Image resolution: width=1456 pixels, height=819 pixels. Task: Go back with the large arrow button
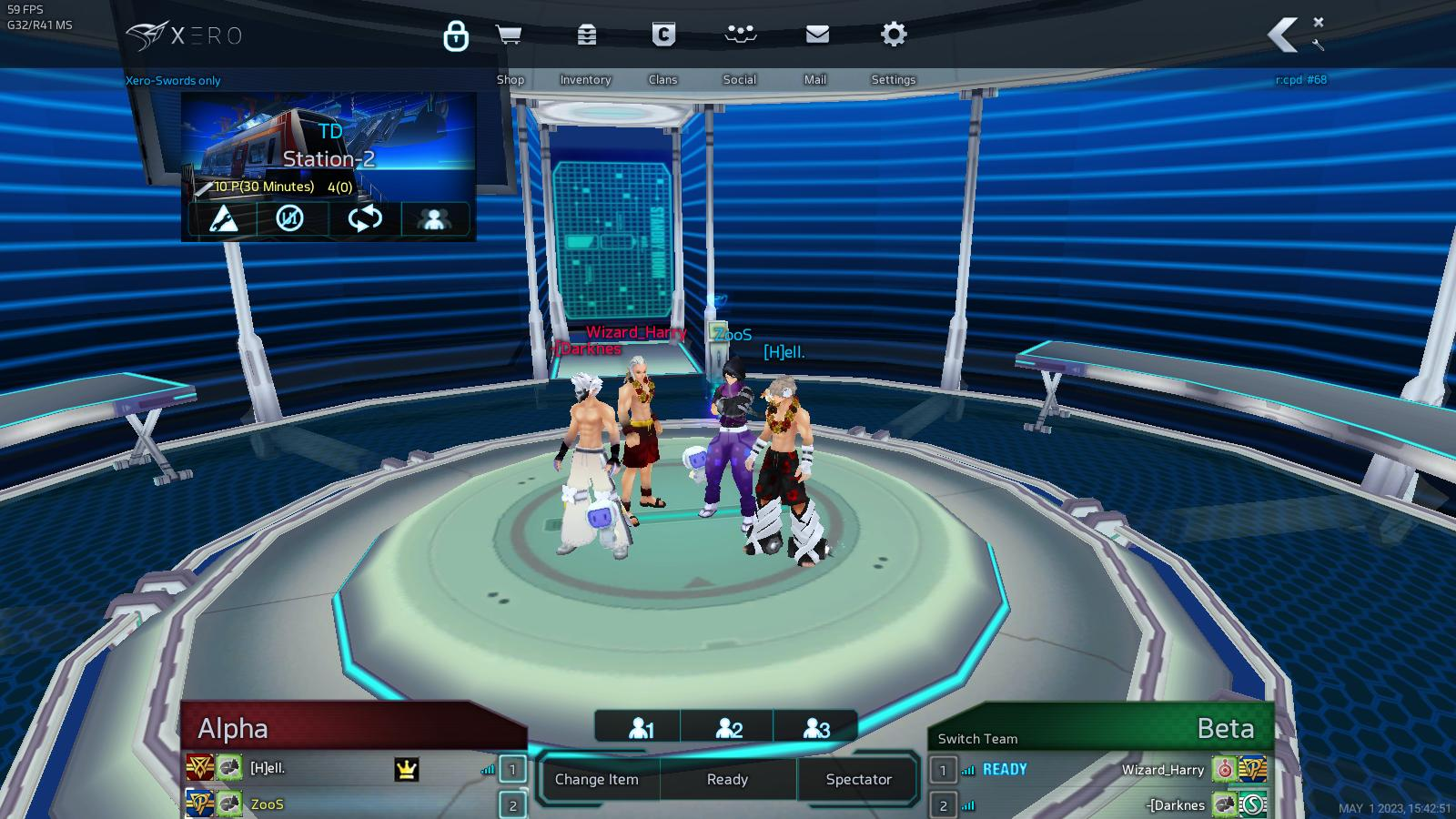1282,35
